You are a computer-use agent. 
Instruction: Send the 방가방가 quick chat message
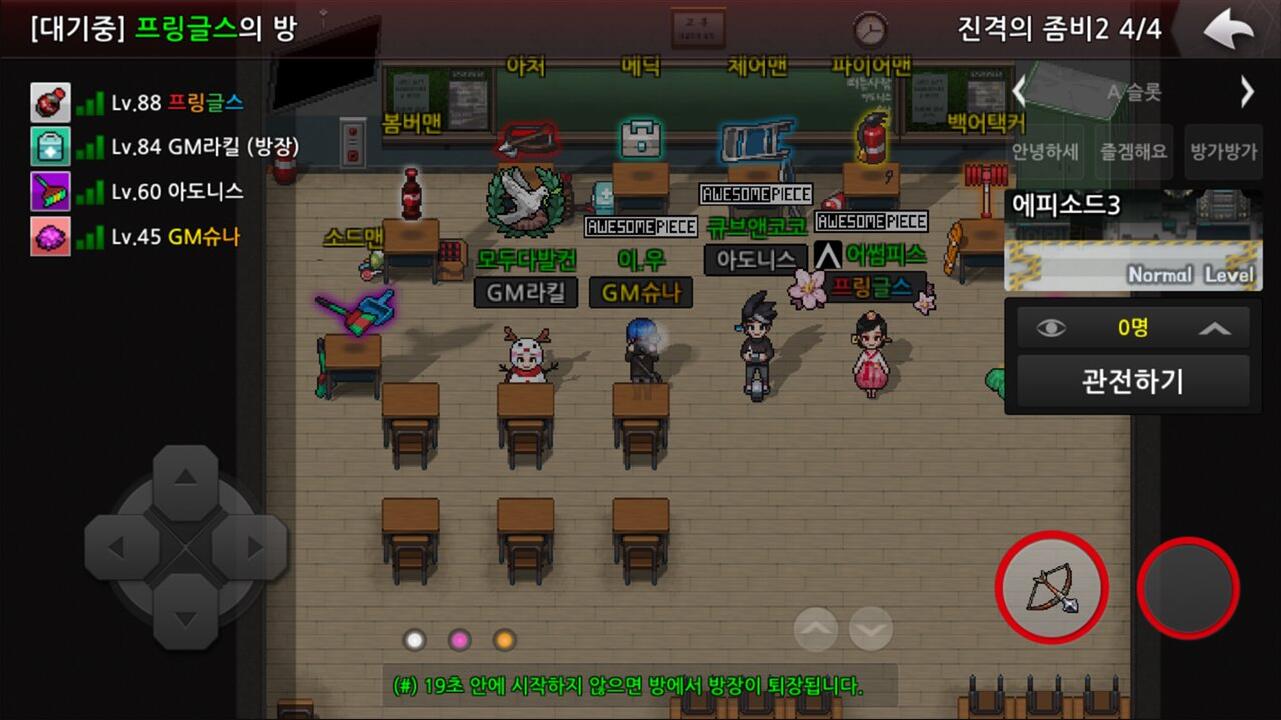pyautogui.click(x=1221, y=153)
